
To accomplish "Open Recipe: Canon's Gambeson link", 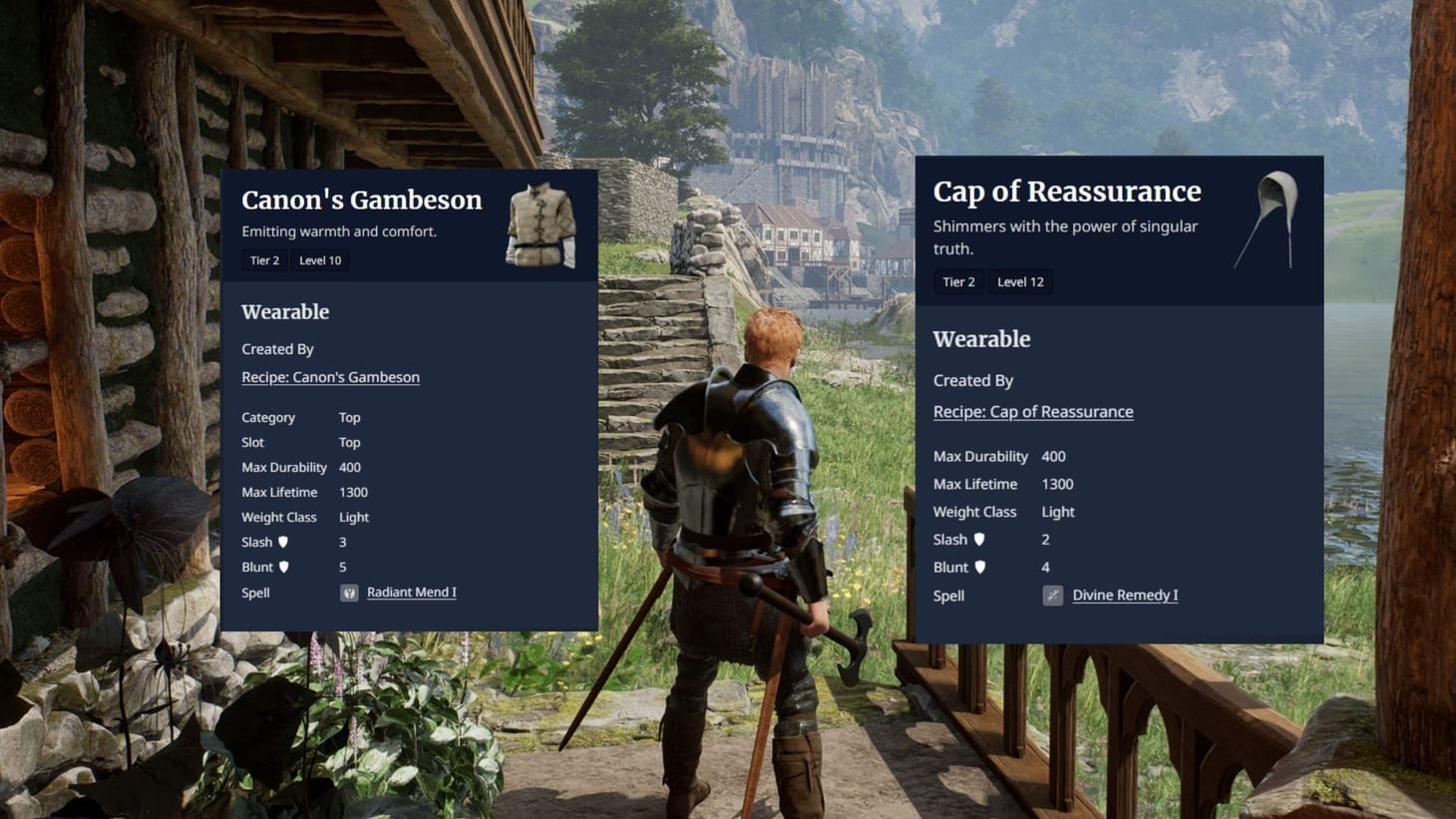I will point(330,377).
